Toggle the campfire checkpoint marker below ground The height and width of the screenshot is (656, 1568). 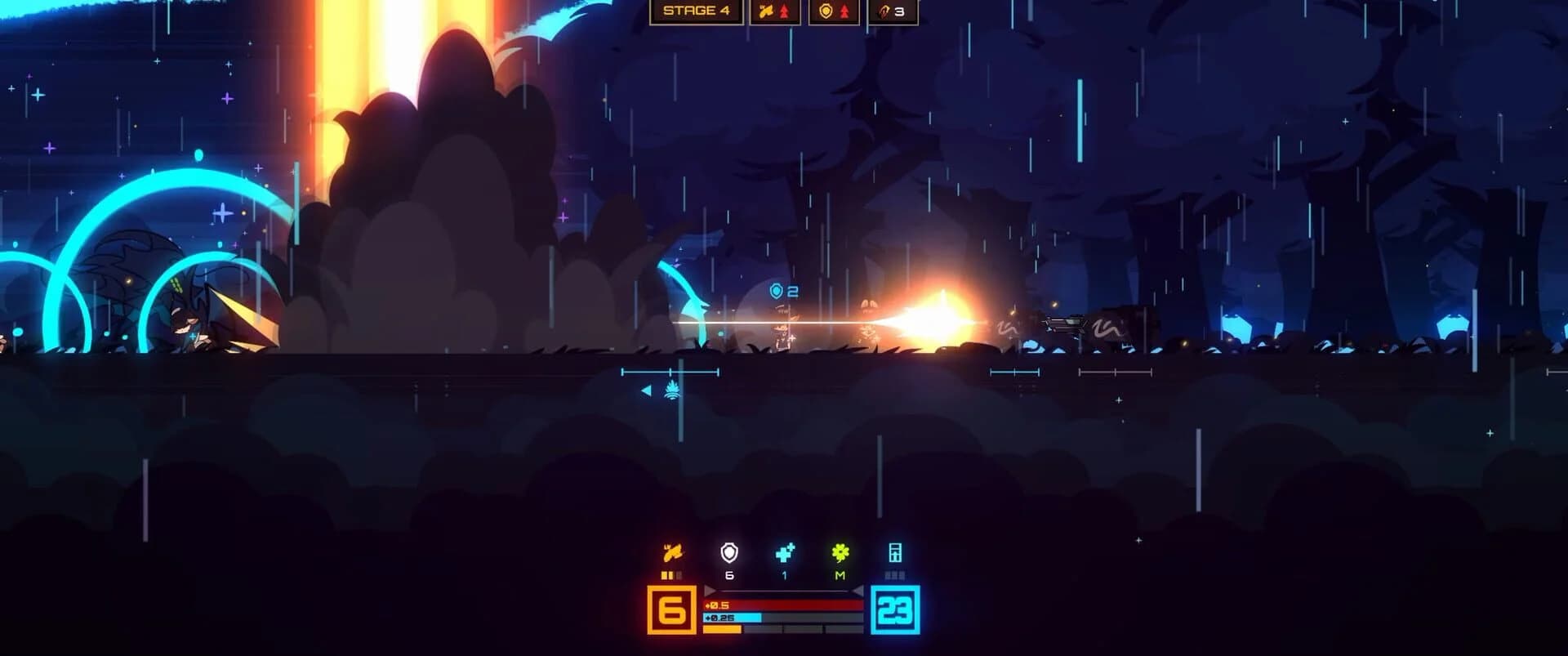670,390
